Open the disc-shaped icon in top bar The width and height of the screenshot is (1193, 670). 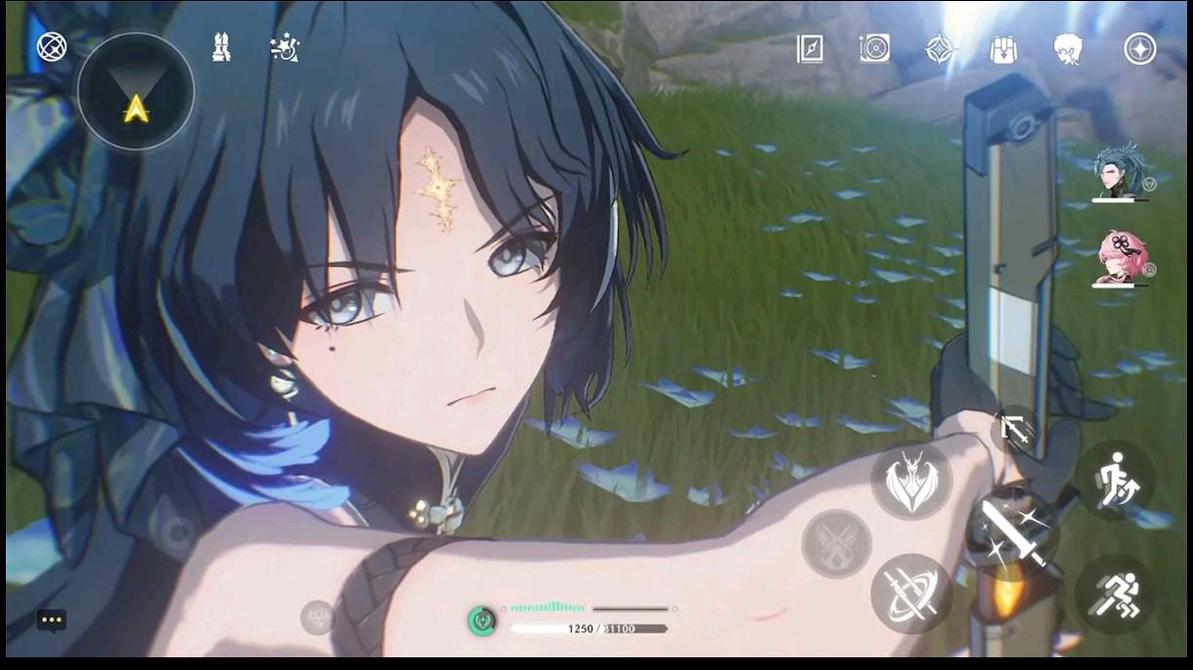[874, 49]
